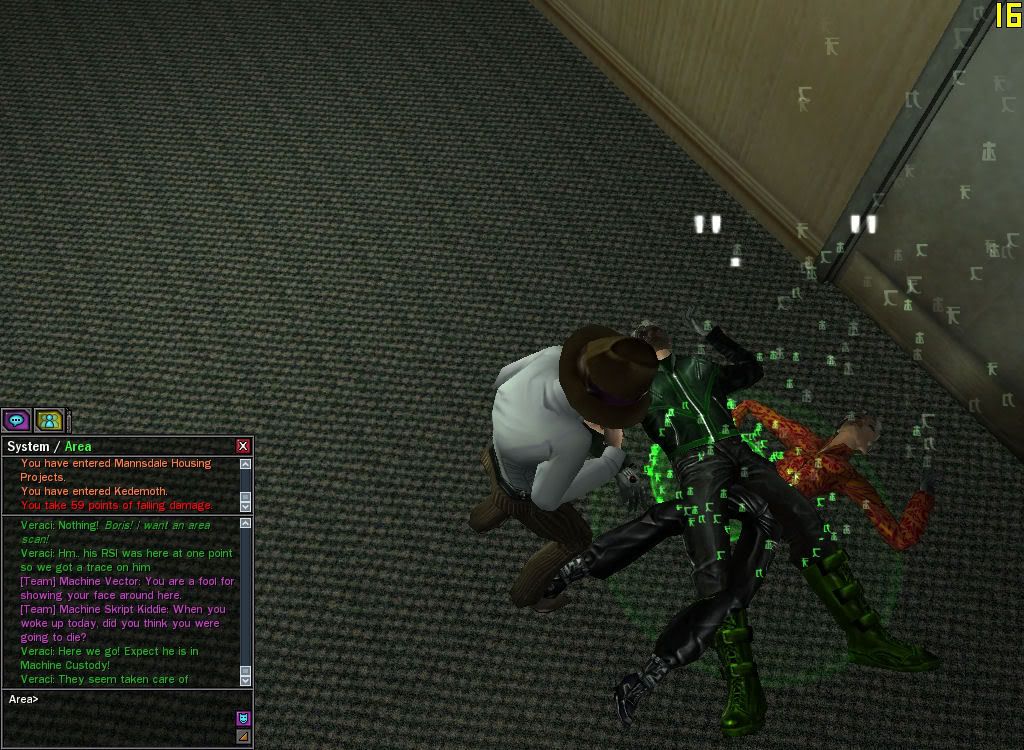Open the emote mask button in chat

(243, 718)
